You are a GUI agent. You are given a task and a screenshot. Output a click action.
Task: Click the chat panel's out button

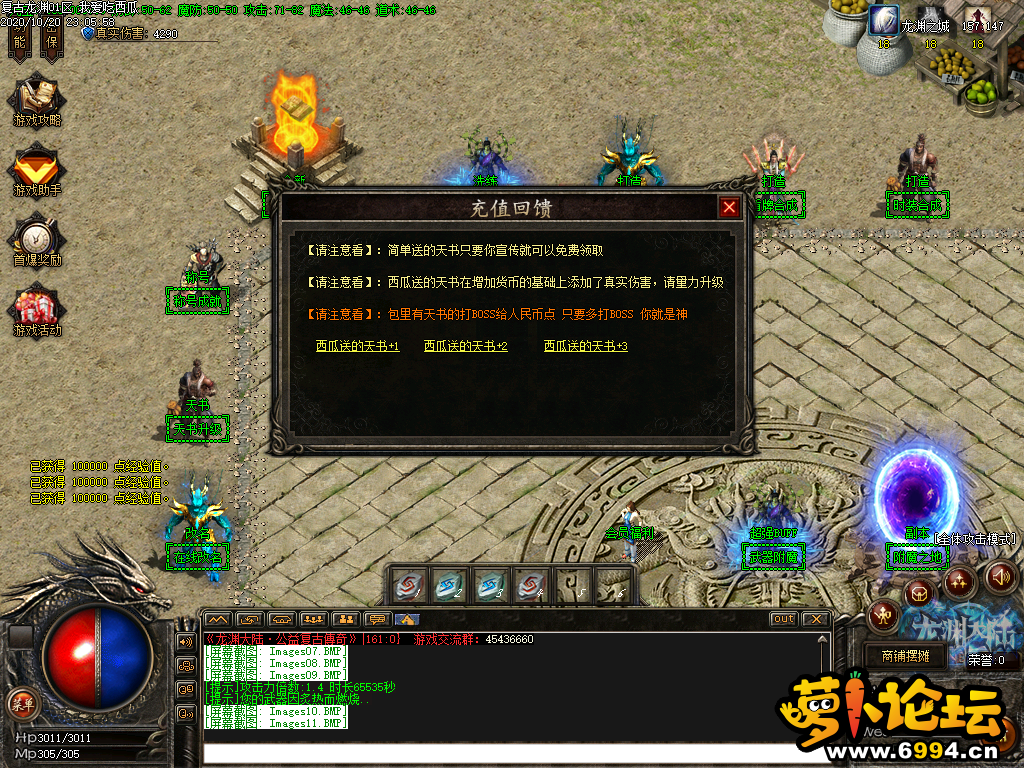(783, 619)
